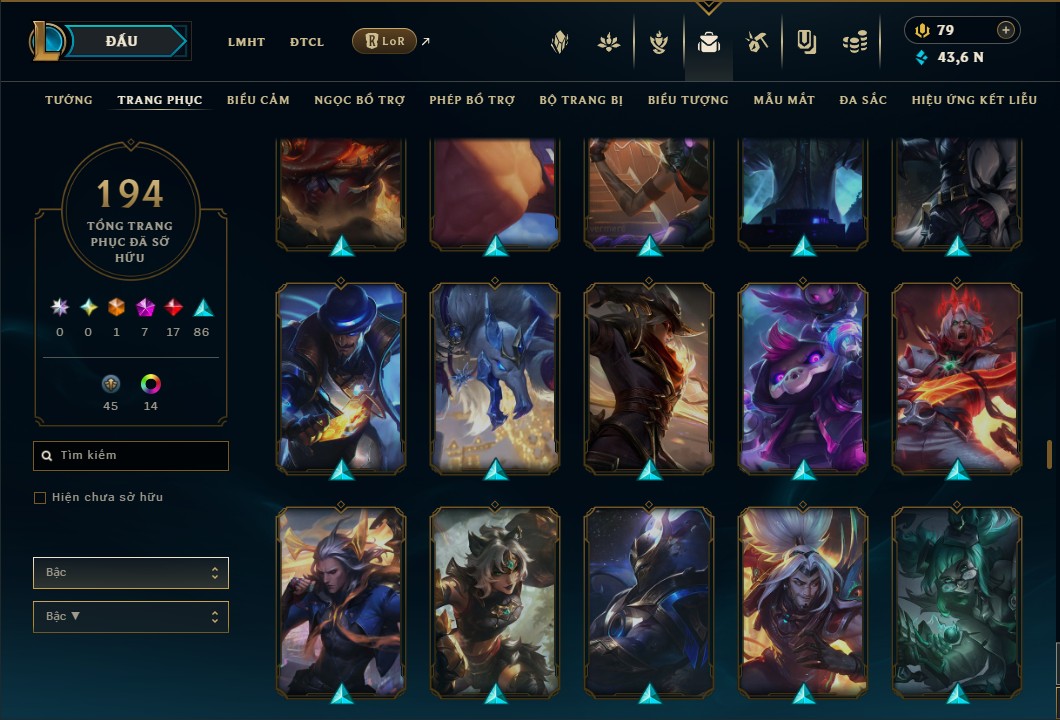The width and height of the screenshot is (1060, 720).
Task: Open the hammer crafting loot icon
Action: [756, 42]
